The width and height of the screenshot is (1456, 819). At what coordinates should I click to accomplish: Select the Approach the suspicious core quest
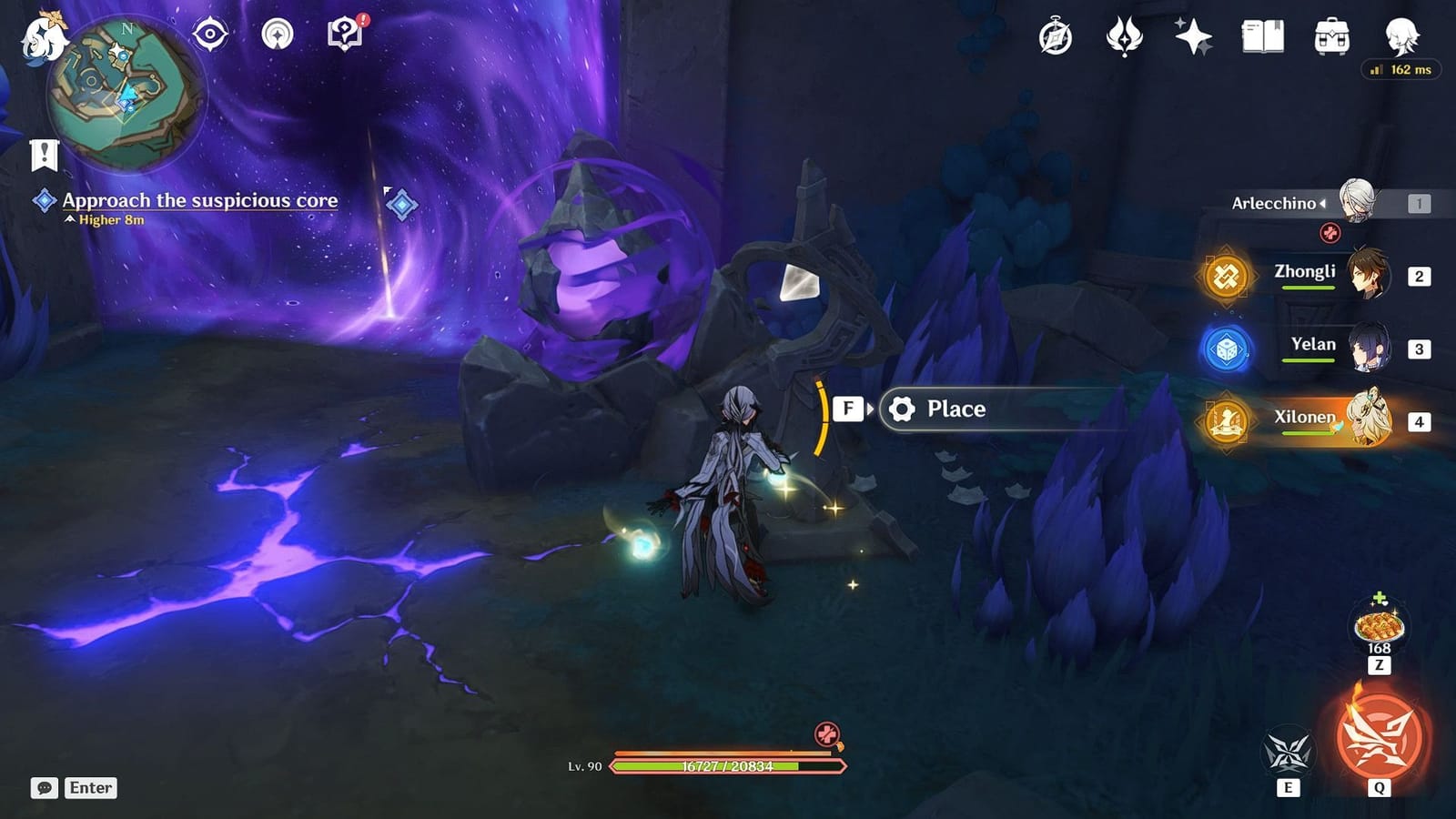tap(198, 201)
